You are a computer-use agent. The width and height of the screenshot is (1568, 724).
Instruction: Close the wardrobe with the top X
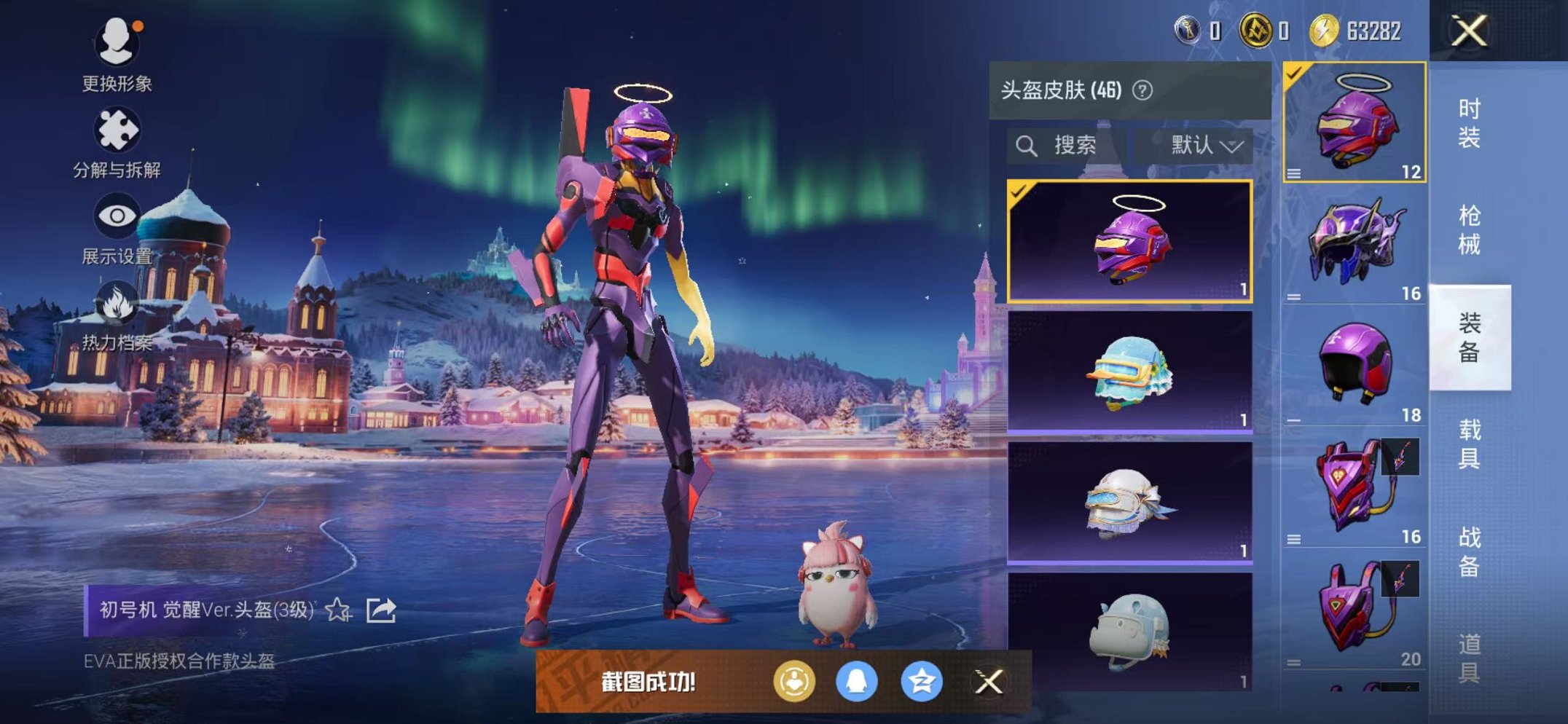1469,31
